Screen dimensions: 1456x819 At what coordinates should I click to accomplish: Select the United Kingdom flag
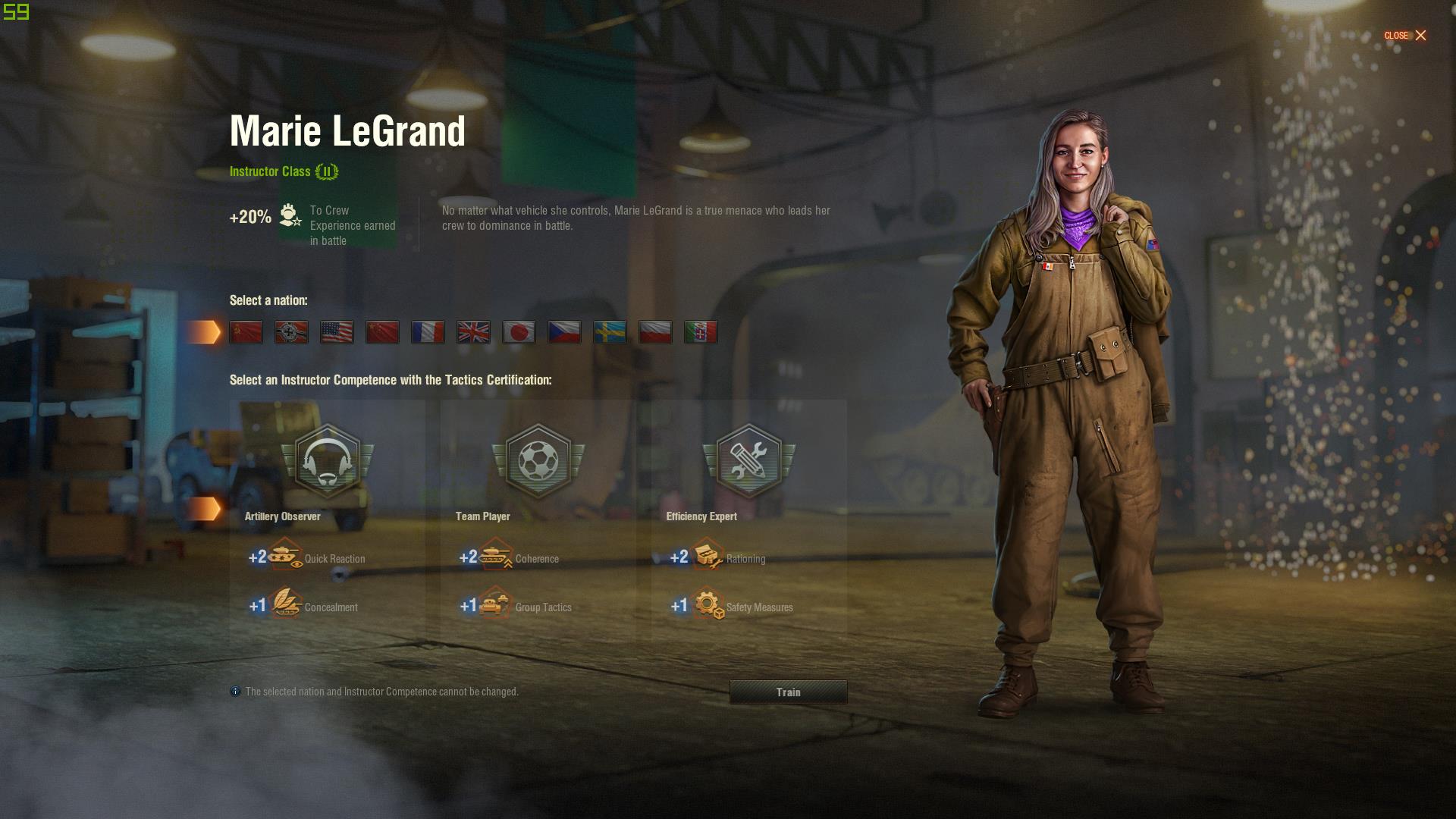473,332
